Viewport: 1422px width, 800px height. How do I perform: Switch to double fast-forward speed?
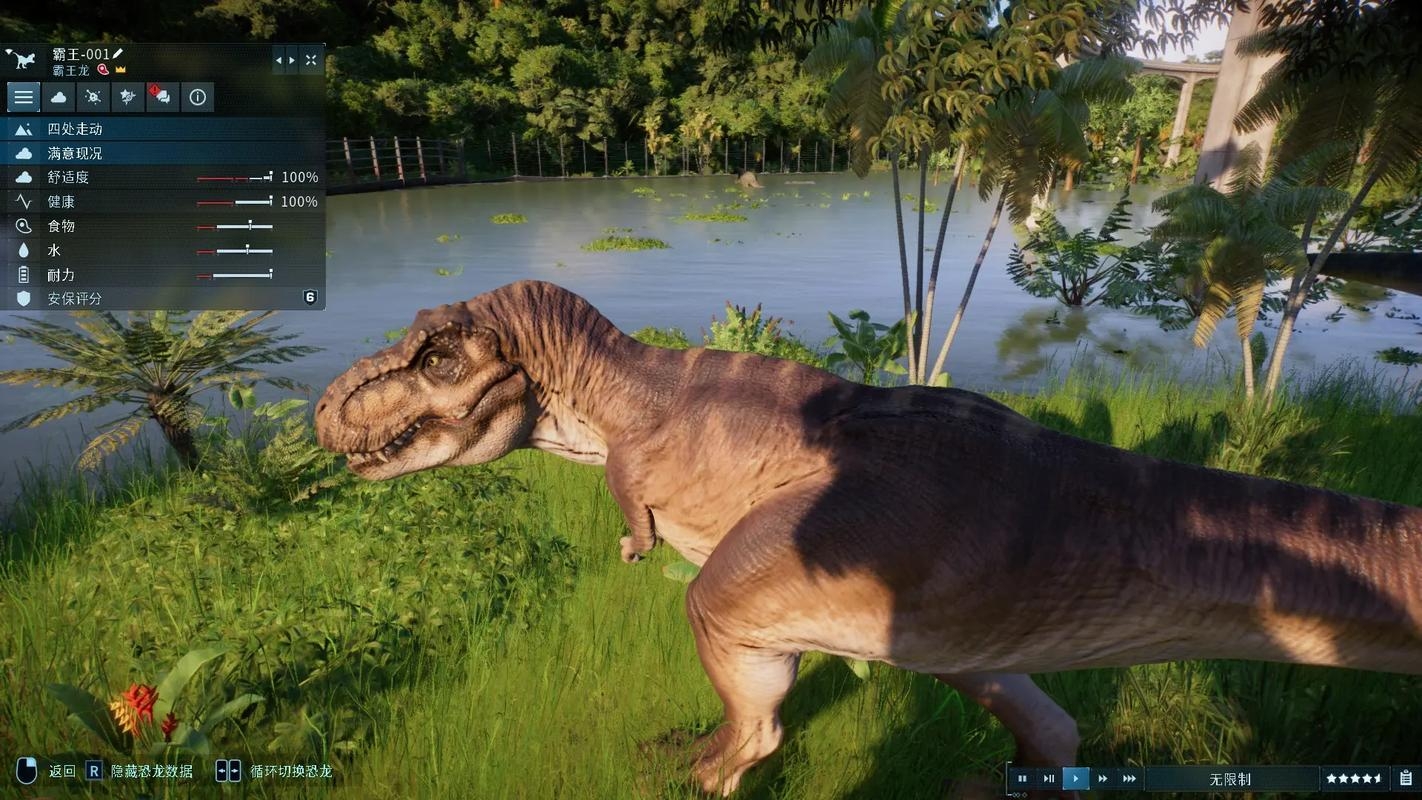tap(1103, 778)
